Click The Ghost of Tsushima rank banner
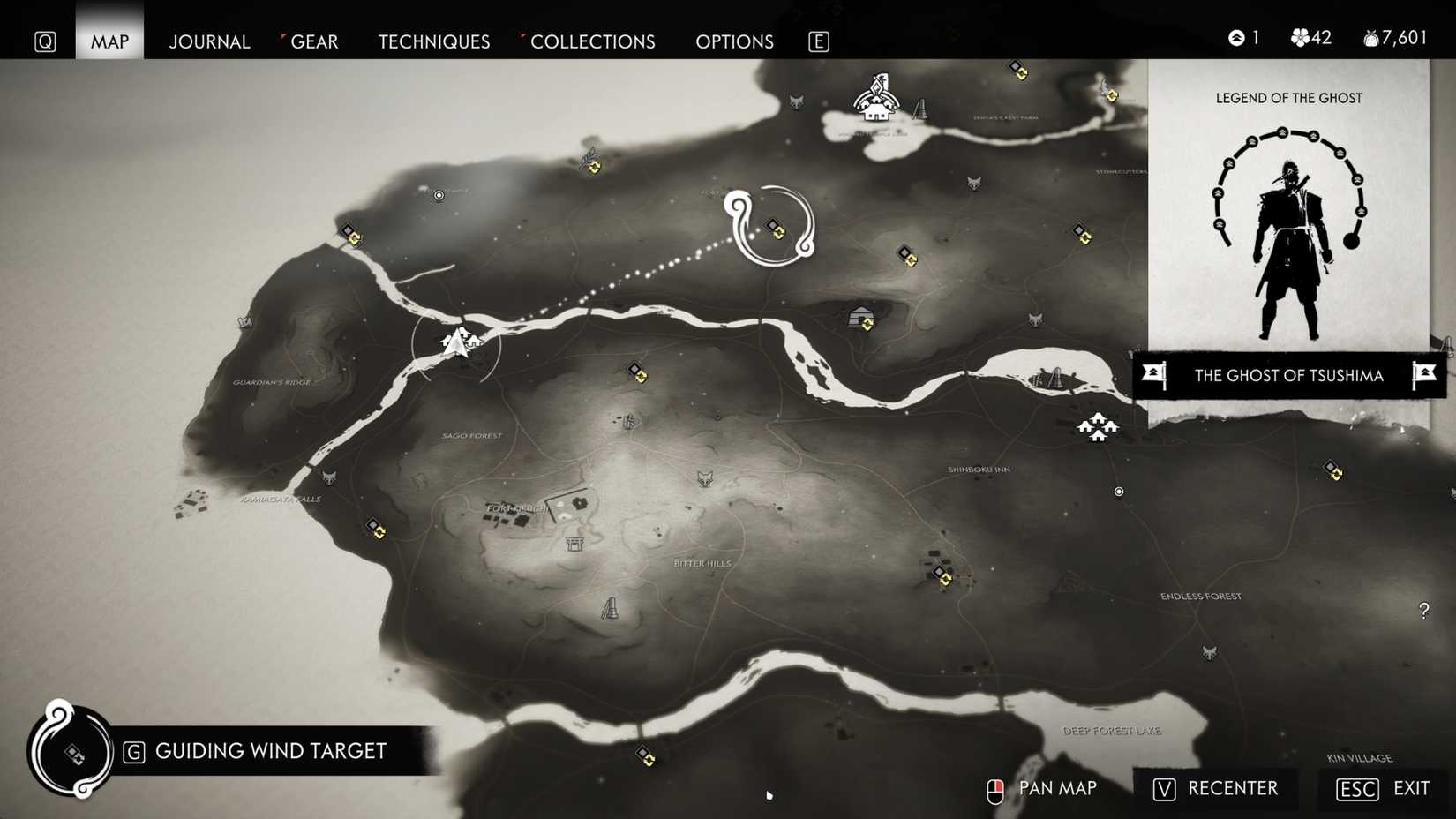Image resolution: width=1456 pixels, height=819 pixels. click(1288, 375)
